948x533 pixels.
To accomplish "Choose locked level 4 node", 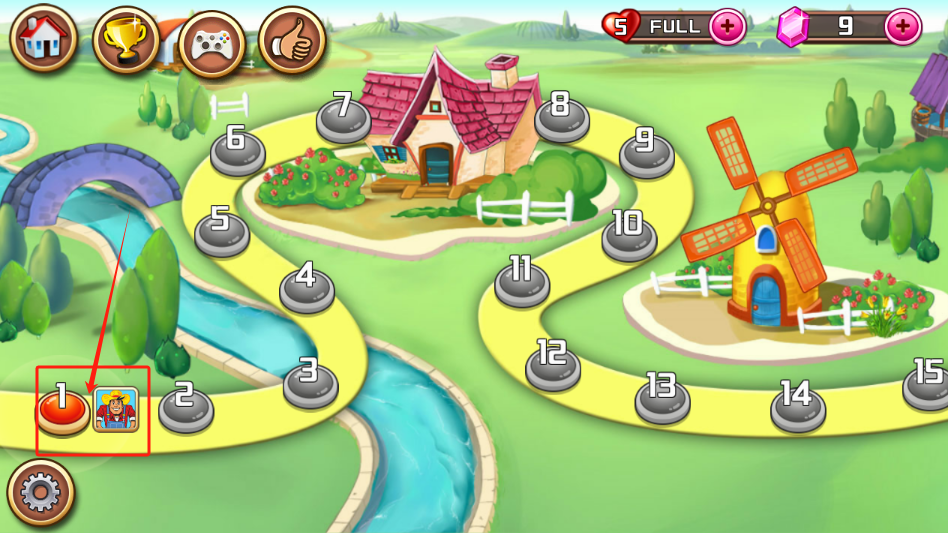I will pyautogui.click(x=307, y=284).
